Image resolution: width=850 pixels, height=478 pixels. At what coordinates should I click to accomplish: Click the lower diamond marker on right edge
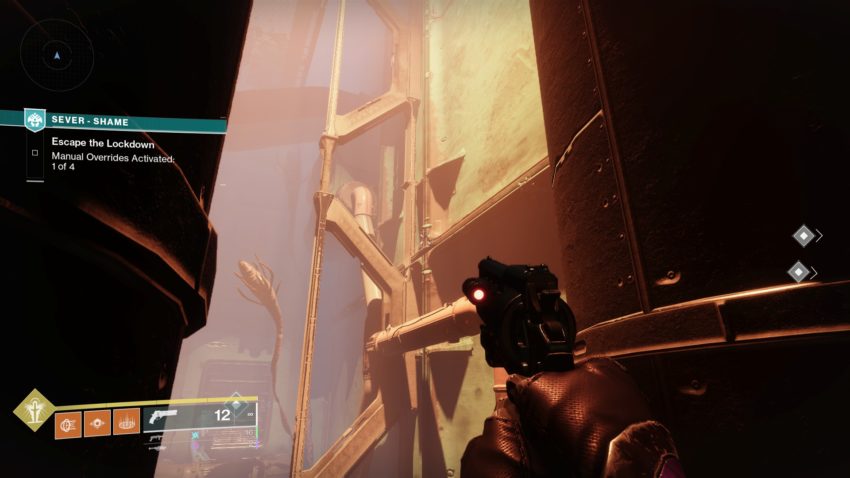click(800, 271)
